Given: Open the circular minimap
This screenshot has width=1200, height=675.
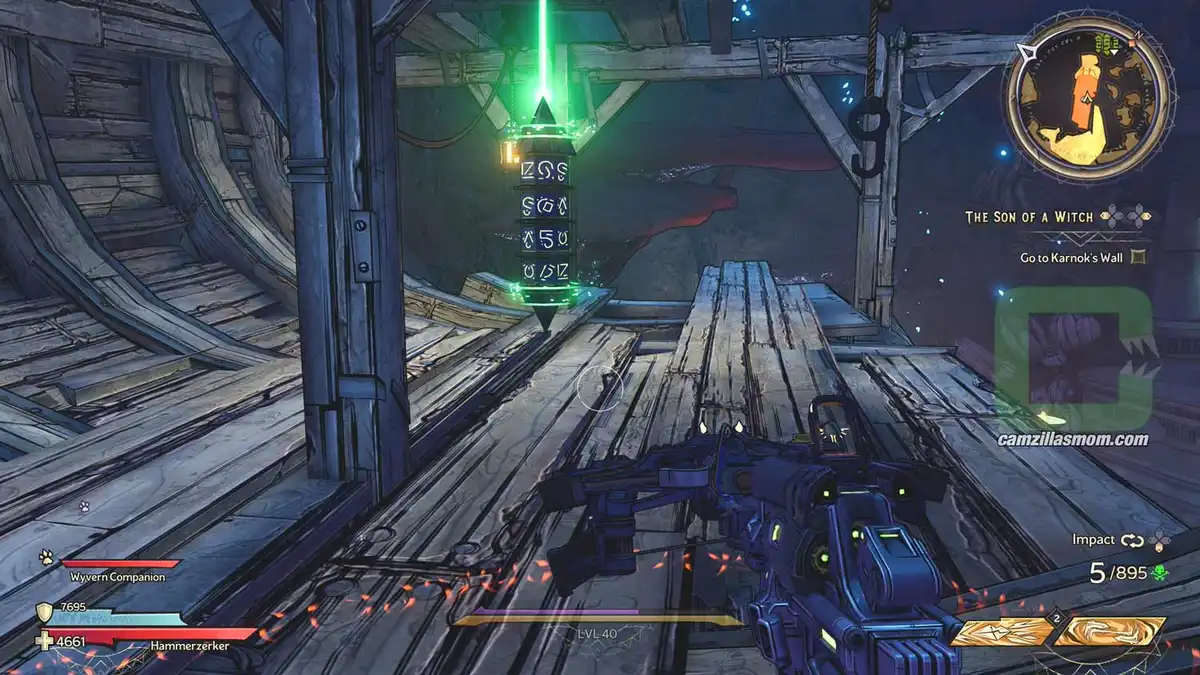Looking at the screenshot, I should click(x=1087, y=97).
